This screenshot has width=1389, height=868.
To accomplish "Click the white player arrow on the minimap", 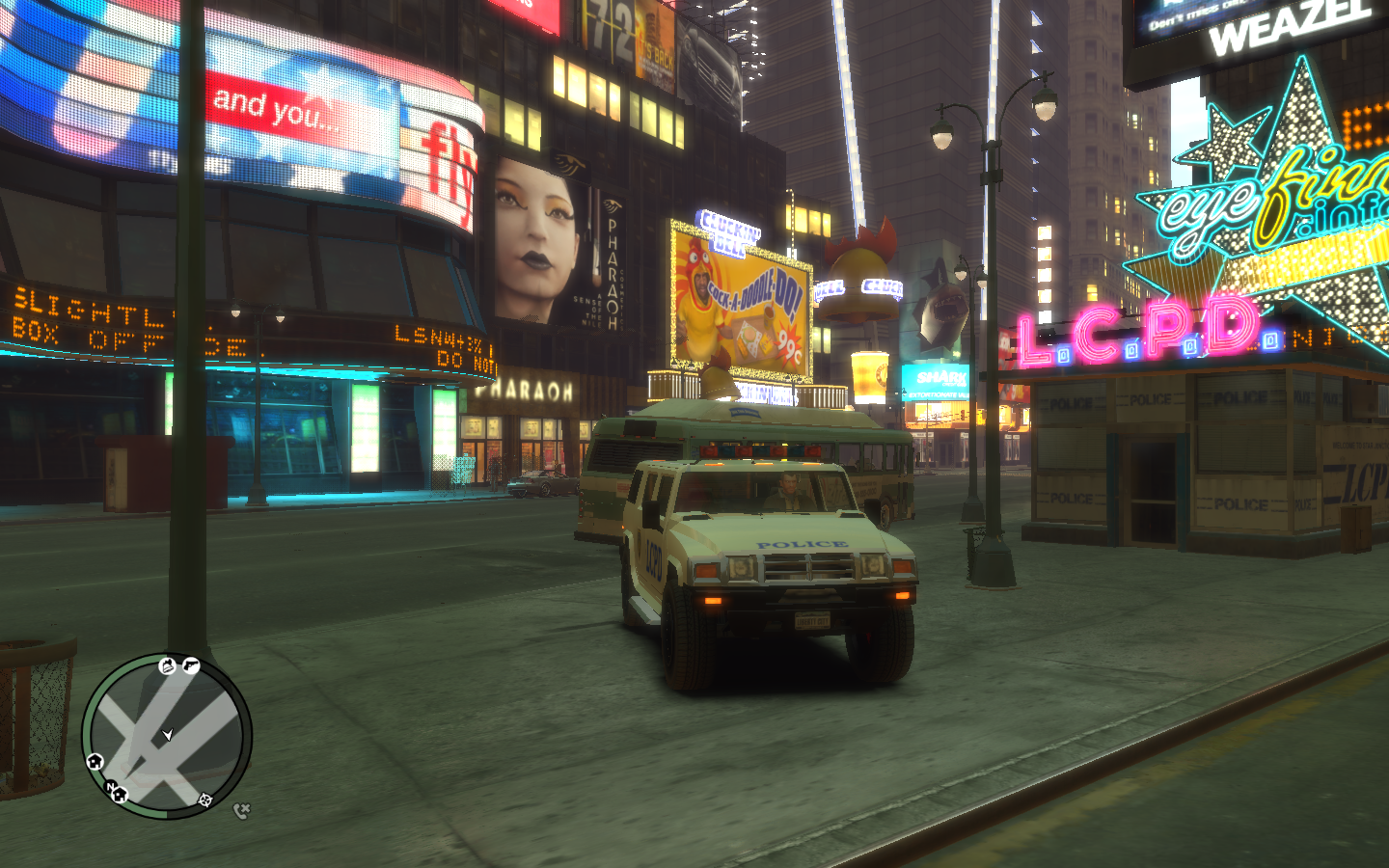I will pyautogui.click(x=168, y=735).
